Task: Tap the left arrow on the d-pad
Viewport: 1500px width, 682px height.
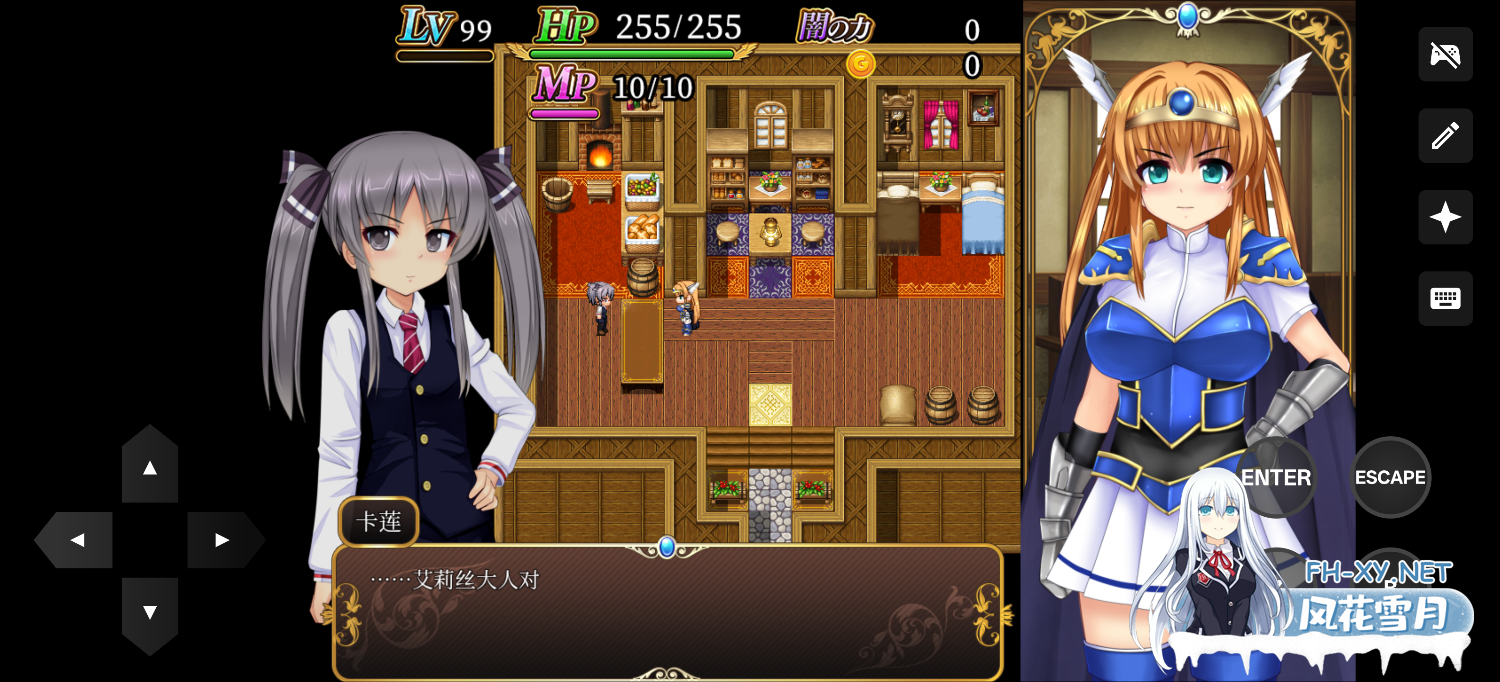Action: click(77, 540)
